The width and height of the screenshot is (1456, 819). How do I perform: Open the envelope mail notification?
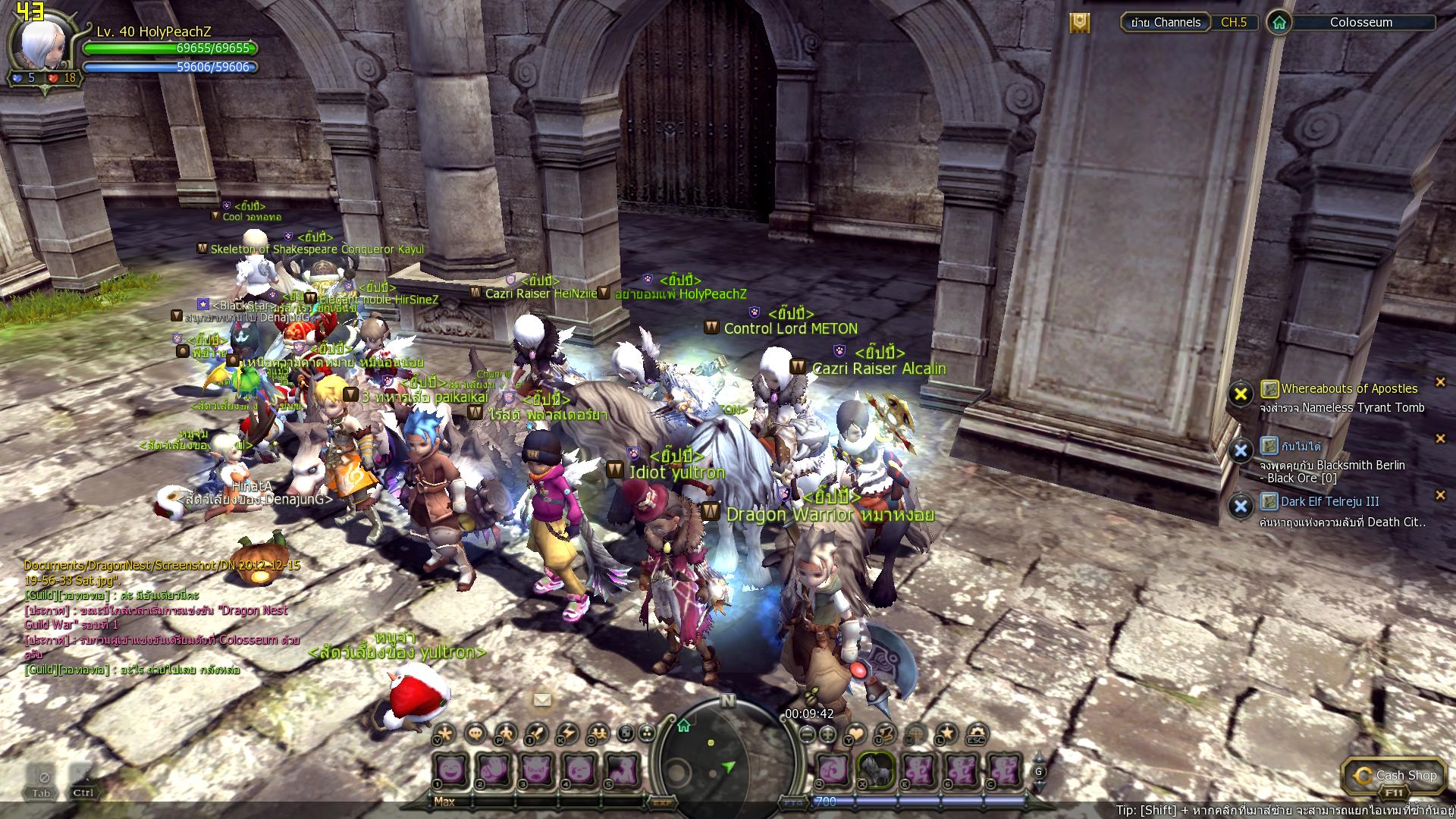click(x=542, y=700)
